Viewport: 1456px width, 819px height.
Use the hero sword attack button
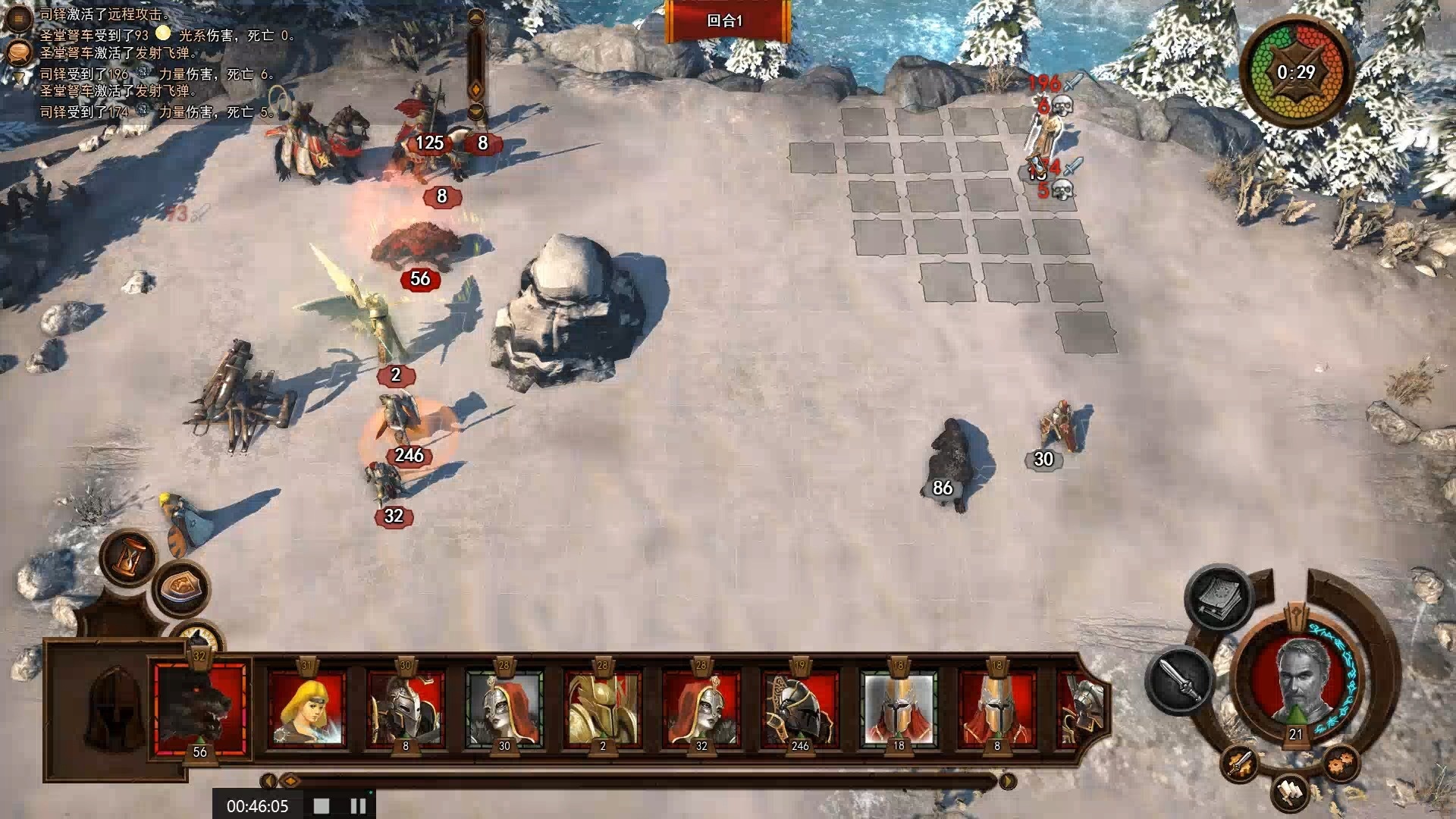(x=1181, y=679)
